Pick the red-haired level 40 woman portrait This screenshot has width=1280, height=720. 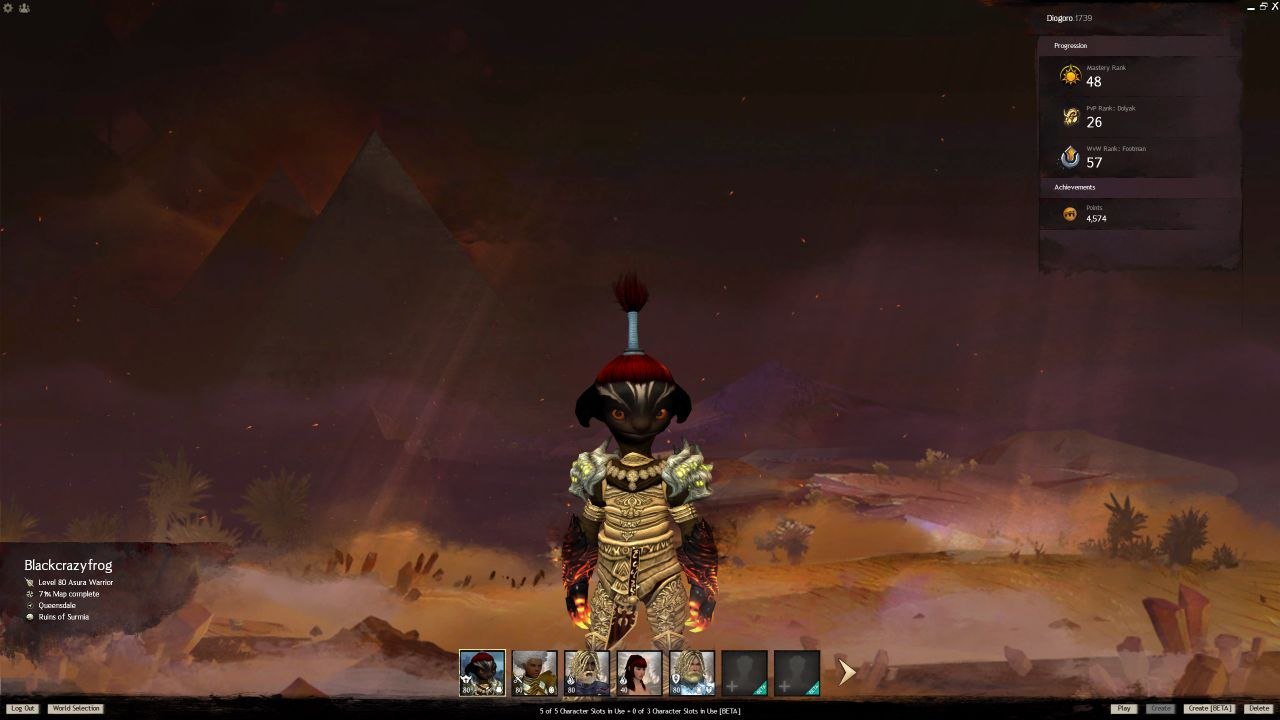click(x=639, y=673)
